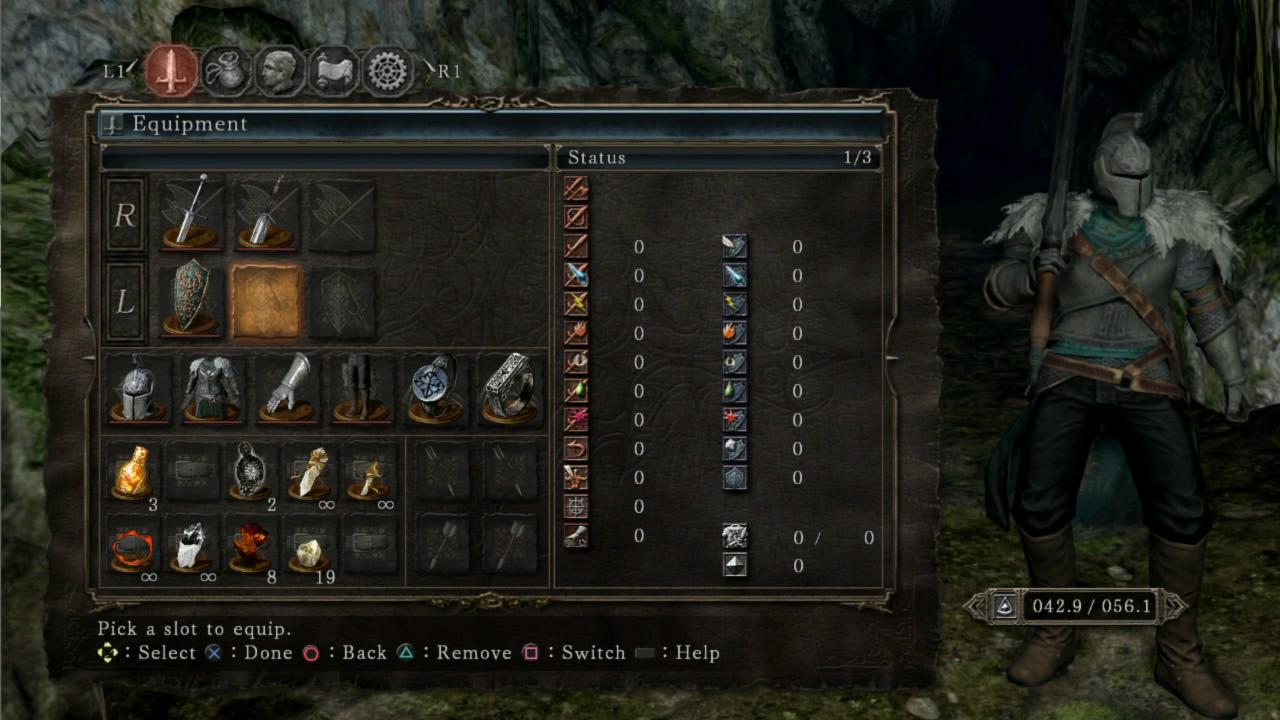1280x720 pixels.
Task: Switch to the scroll messages tab
Action: click(333, 71)
